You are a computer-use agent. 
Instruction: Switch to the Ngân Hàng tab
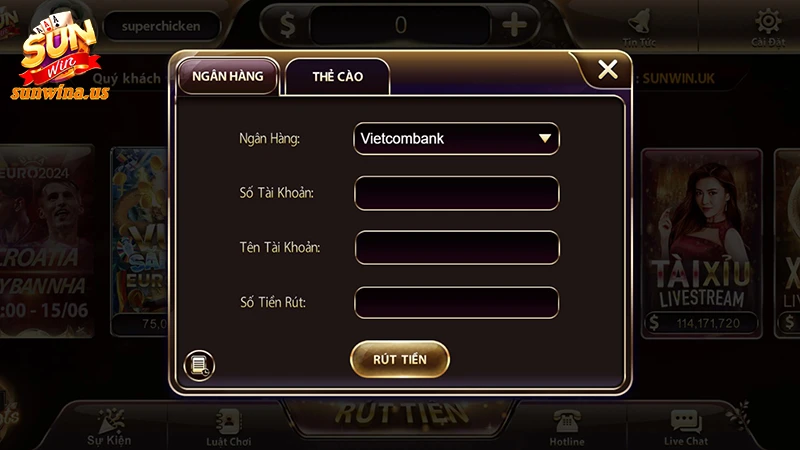[x=227, y=76]
